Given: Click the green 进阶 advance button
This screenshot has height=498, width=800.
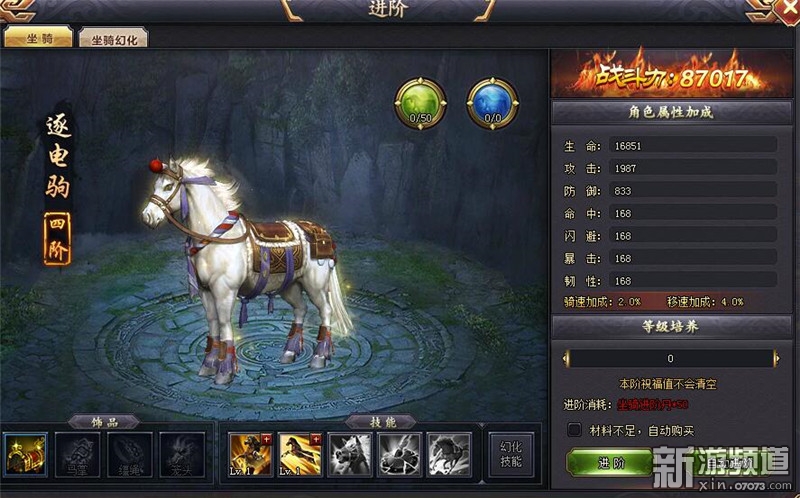Looking at the screenshot, I should 609,463.
